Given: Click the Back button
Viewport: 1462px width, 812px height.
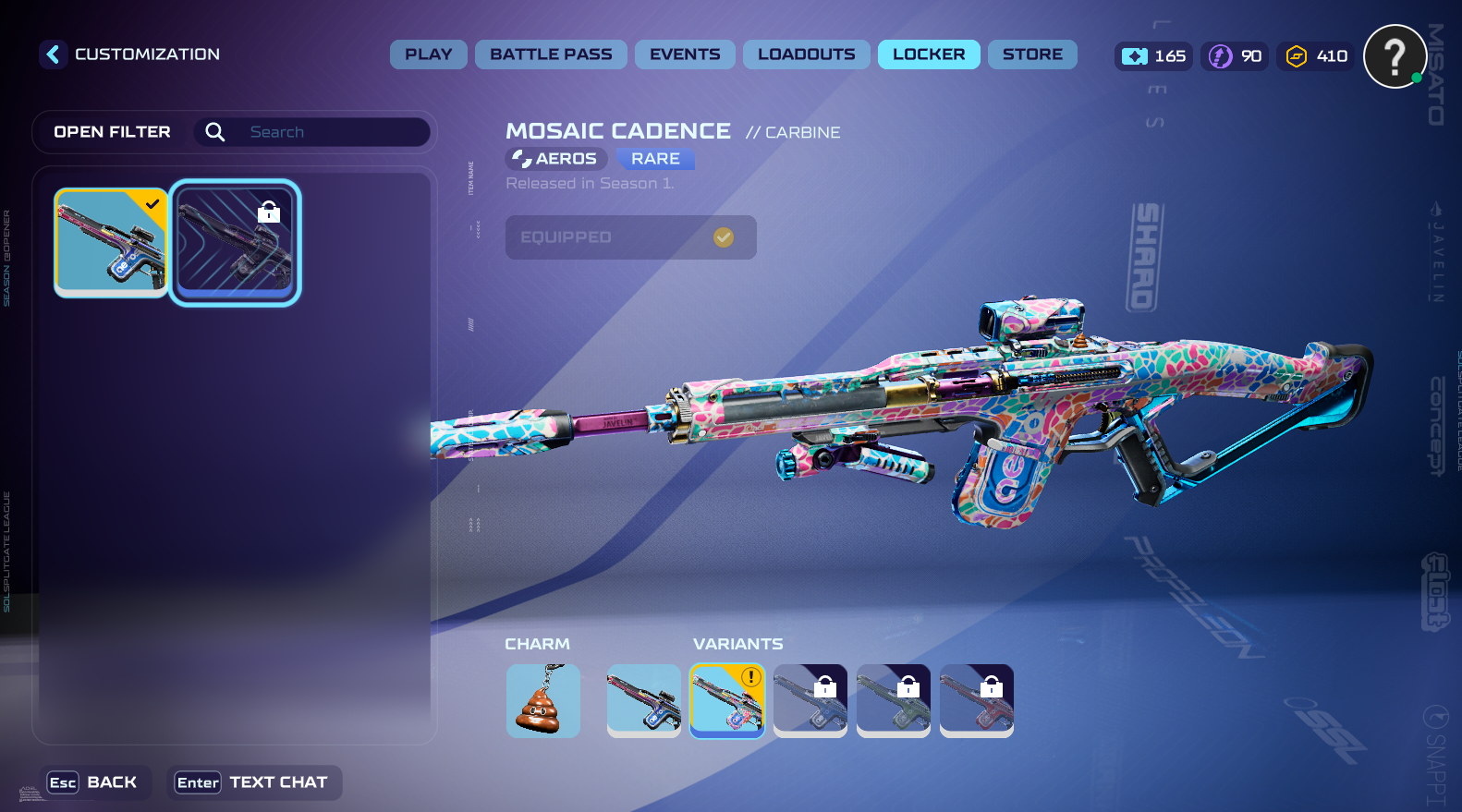Looking at the screenshot, I should pyautogui.click(x=92, y=782).
